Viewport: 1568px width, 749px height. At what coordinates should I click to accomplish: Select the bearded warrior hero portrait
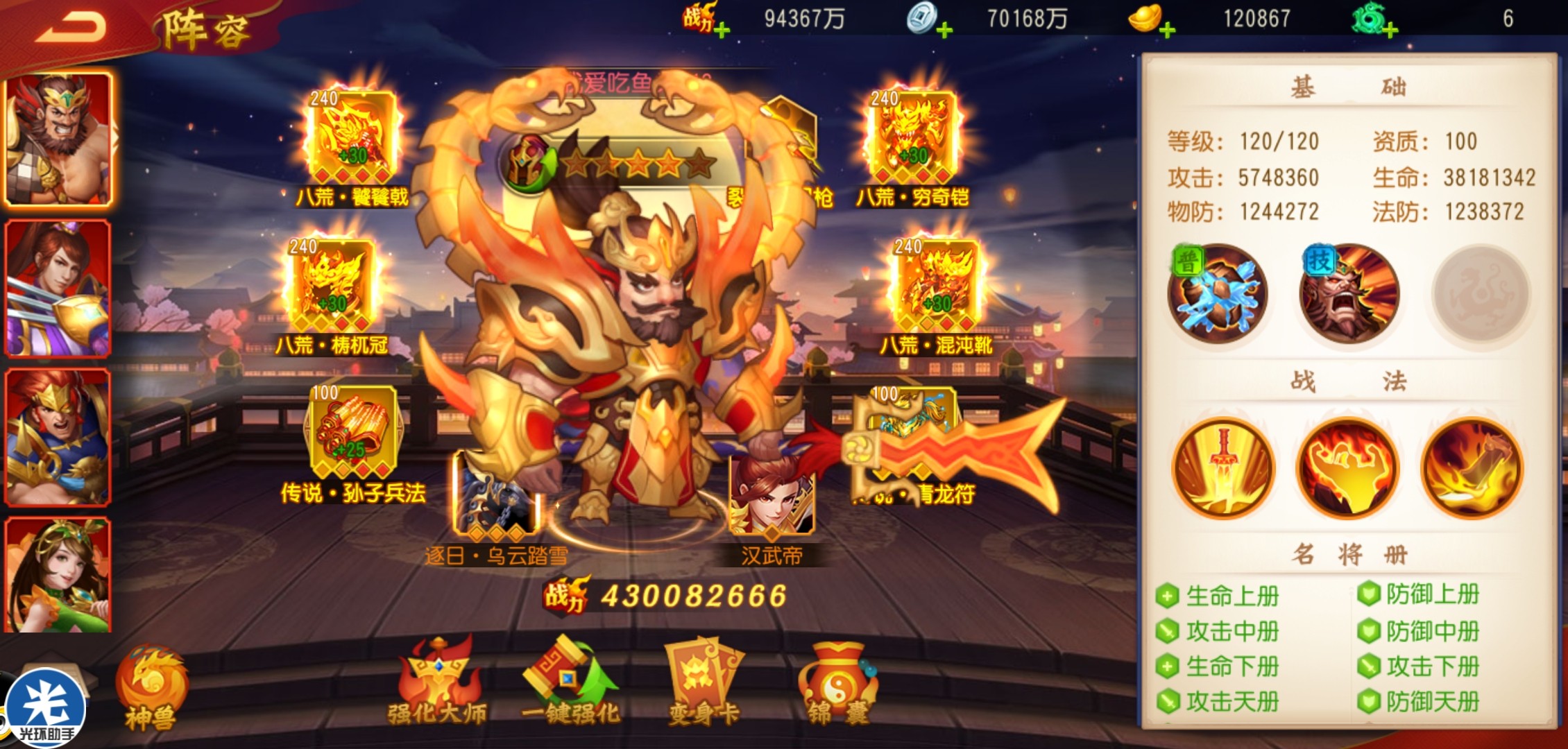pos(58,139)
